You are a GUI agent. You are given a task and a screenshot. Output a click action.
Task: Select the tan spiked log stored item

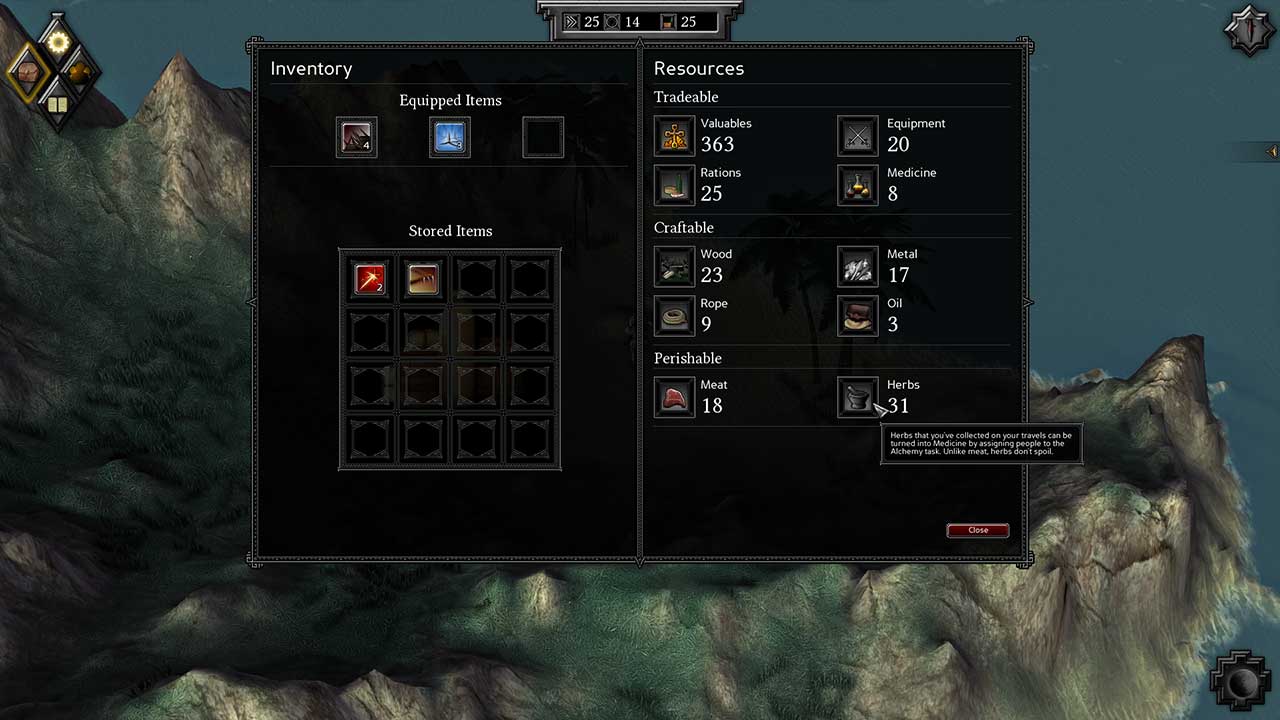pyautogui.click(x=423, y=279)
